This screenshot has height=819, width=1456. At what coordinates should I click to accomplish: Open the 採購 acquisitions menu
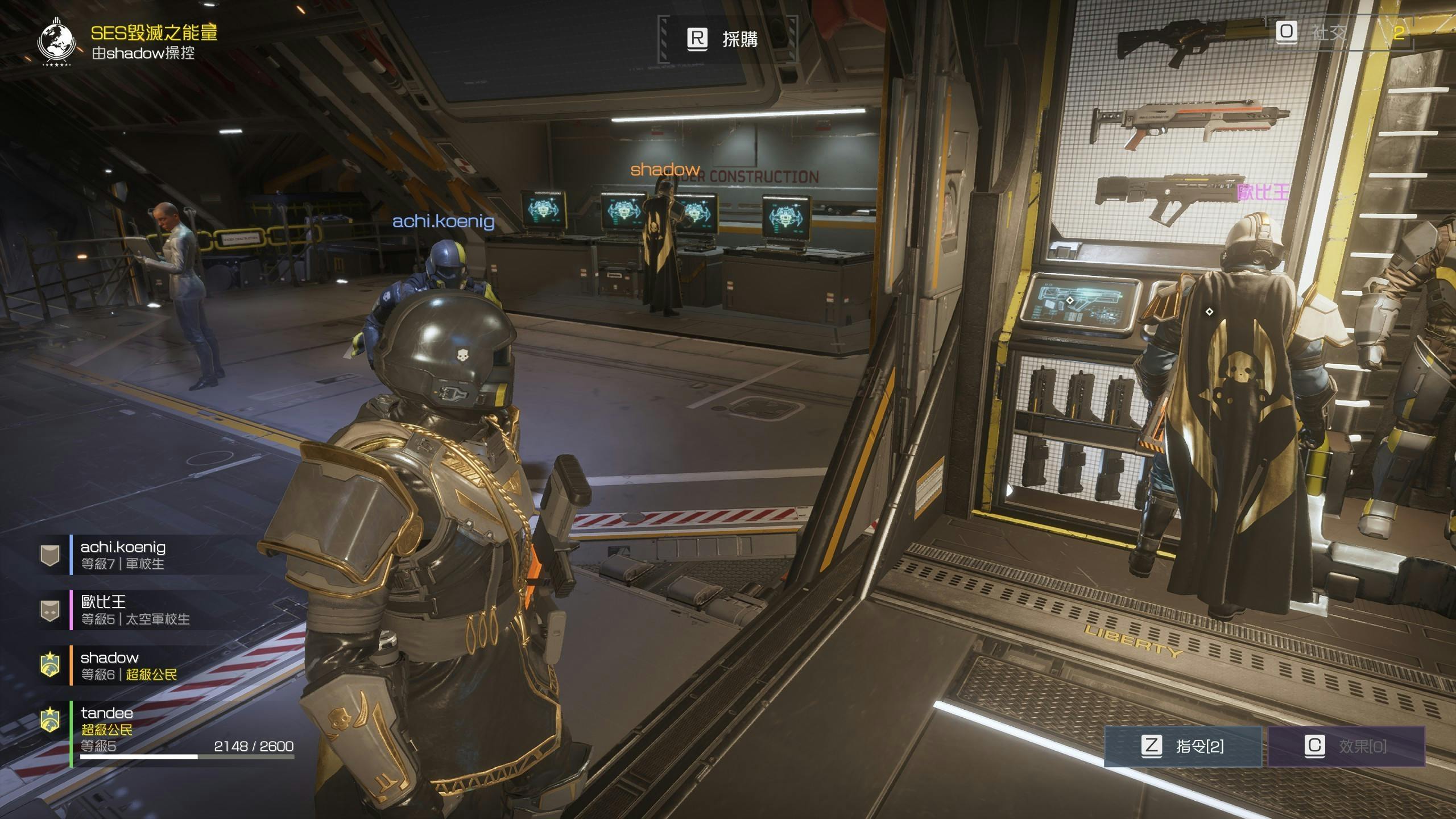point(726,39)
